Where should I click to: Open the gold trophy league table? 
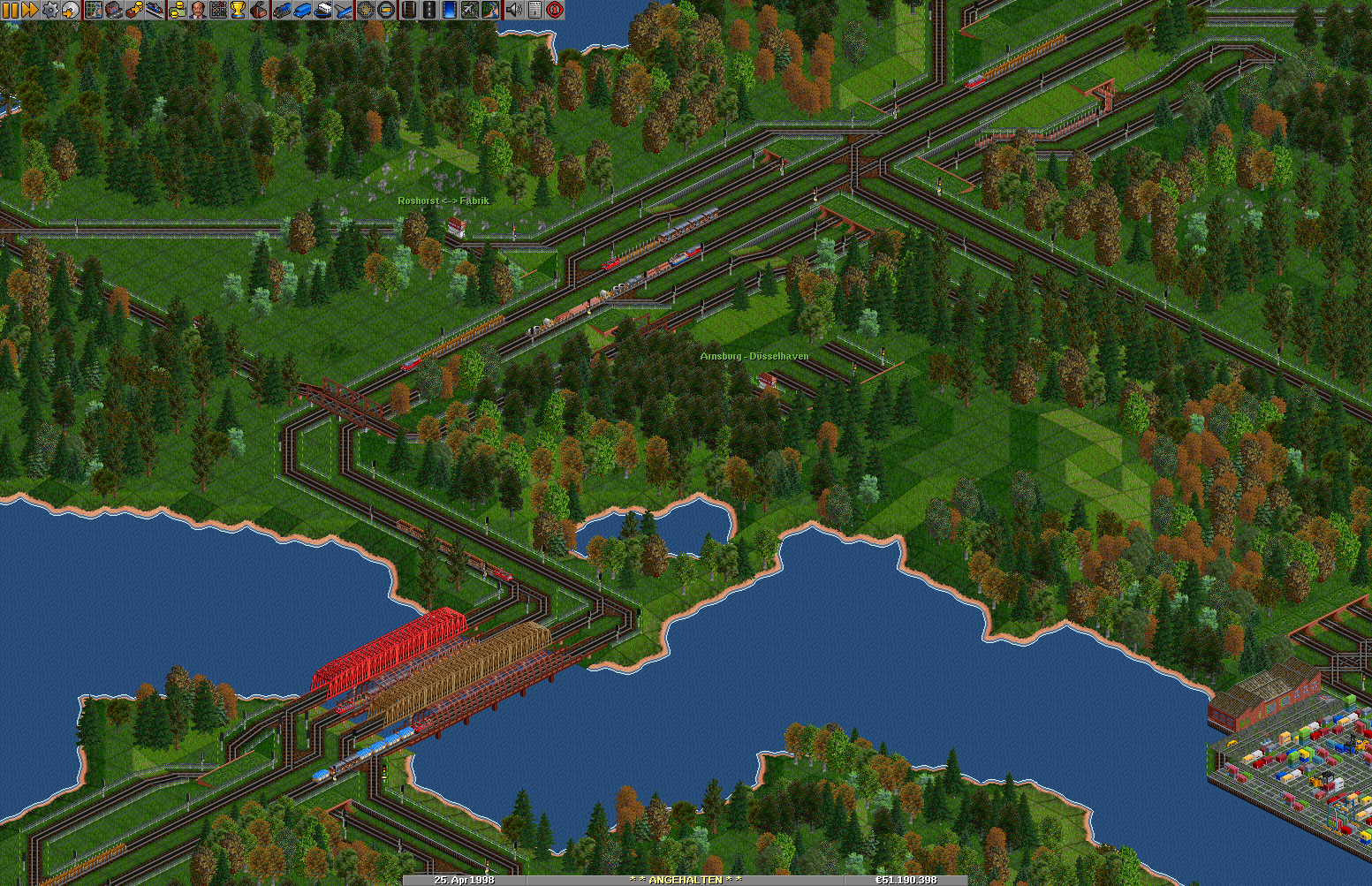(x=239, y=10)
